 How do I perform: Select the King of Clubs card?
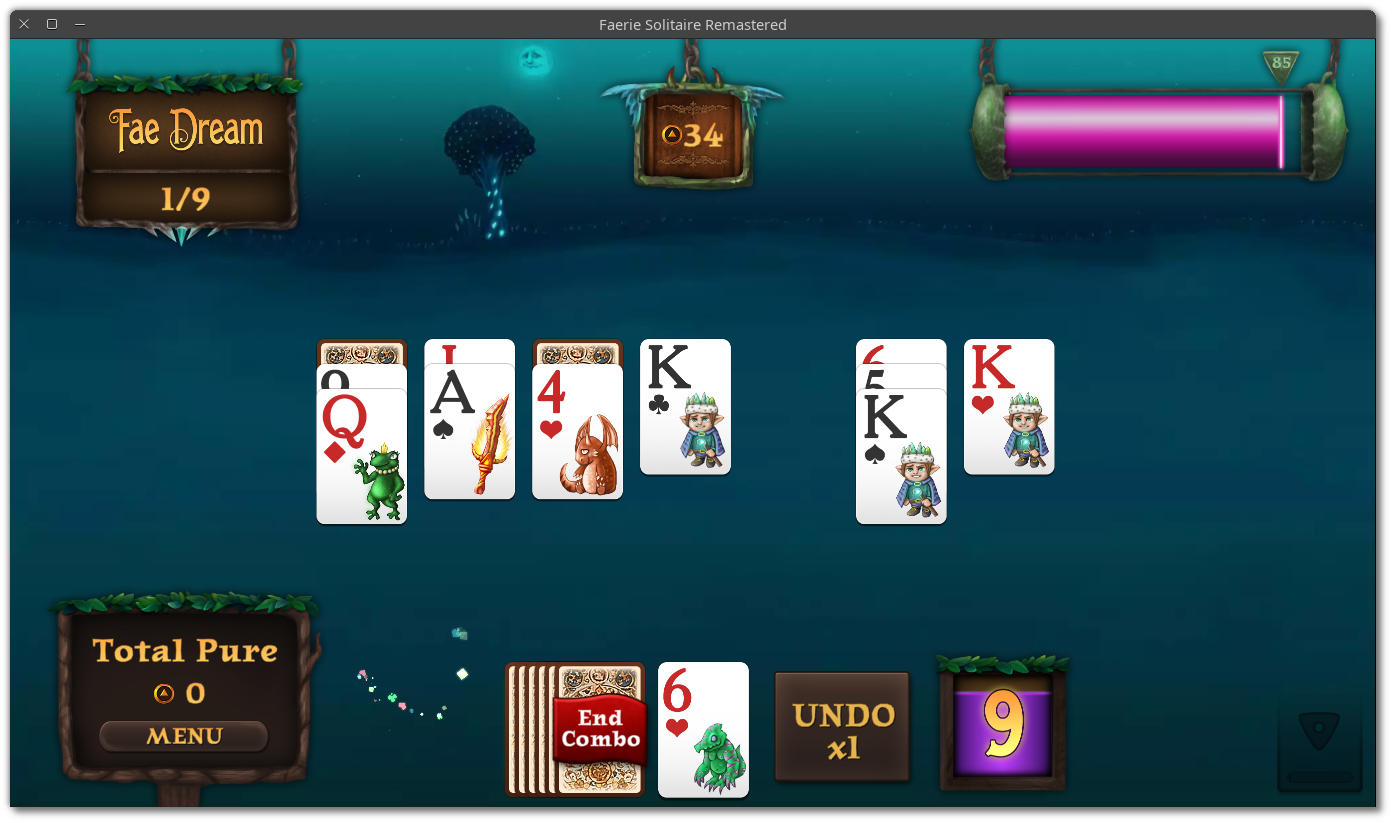tap(685, 407)
